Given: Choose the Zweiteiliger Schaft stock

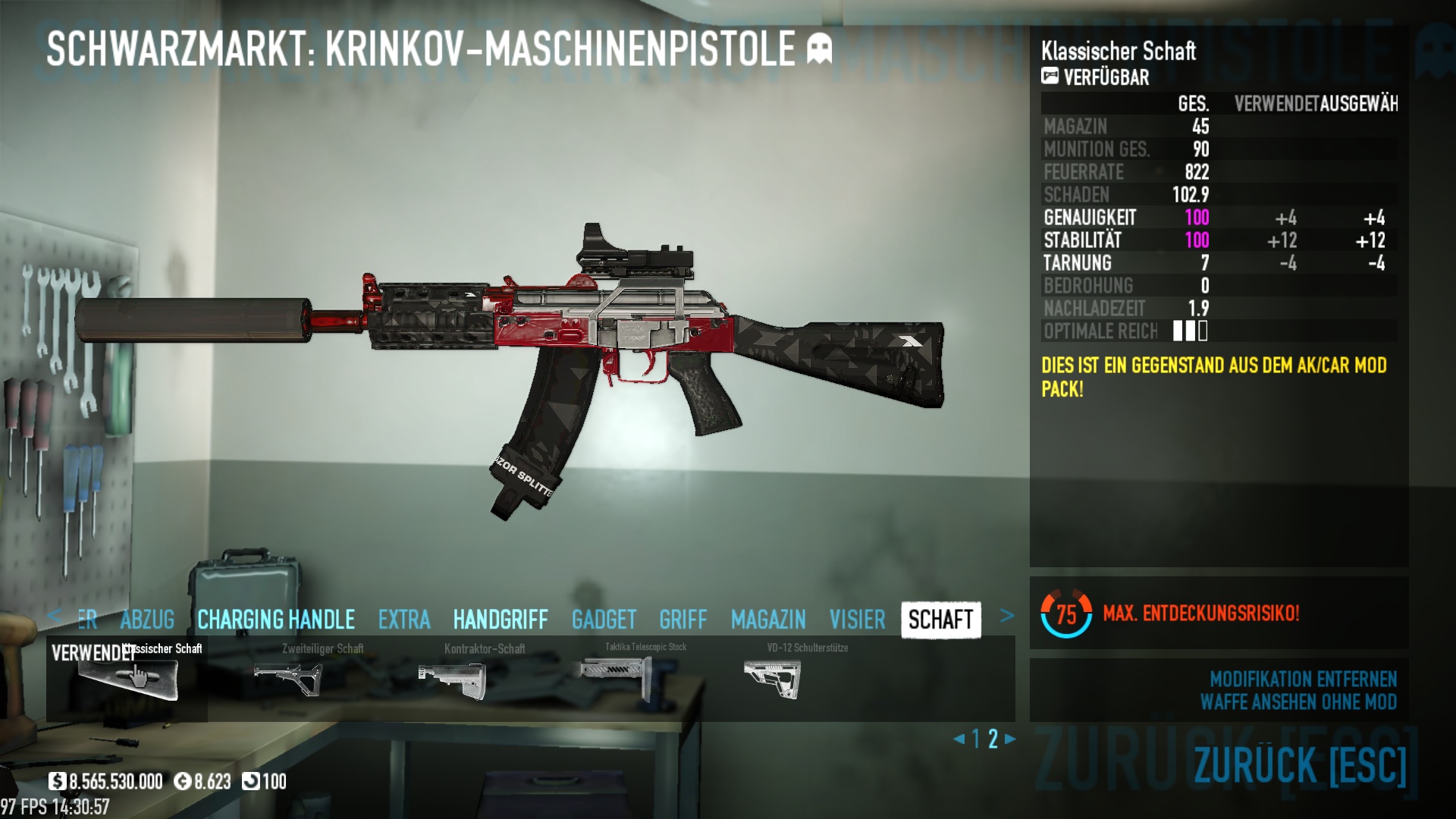Looking at the screenshot, I should click(289, 677).
